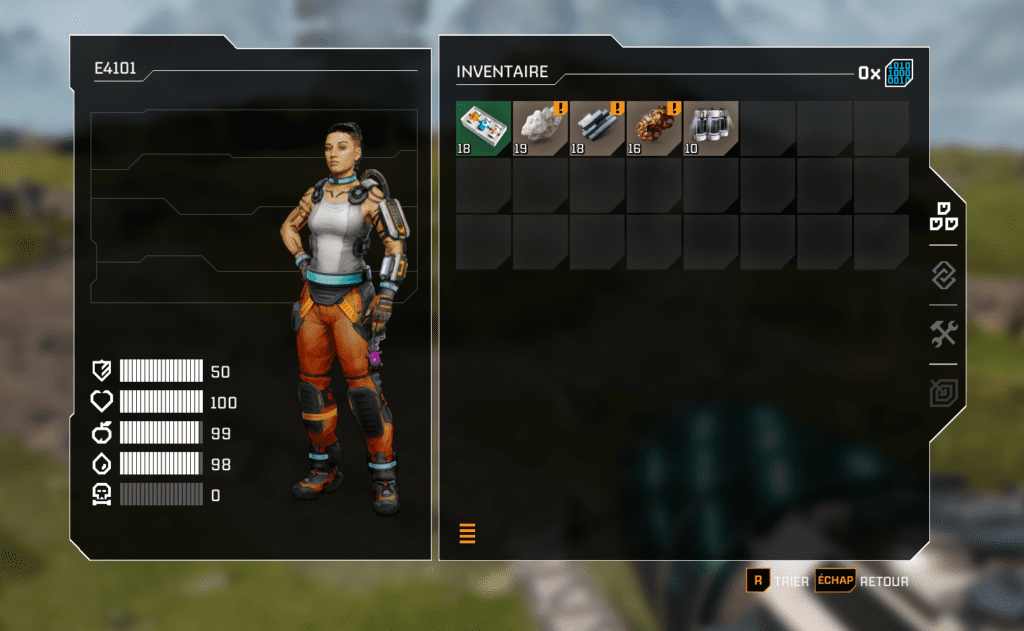Switch to the inventory tab with three pouches
The height and width of the screenshot is (631, 1024).
tap(944, 215)
